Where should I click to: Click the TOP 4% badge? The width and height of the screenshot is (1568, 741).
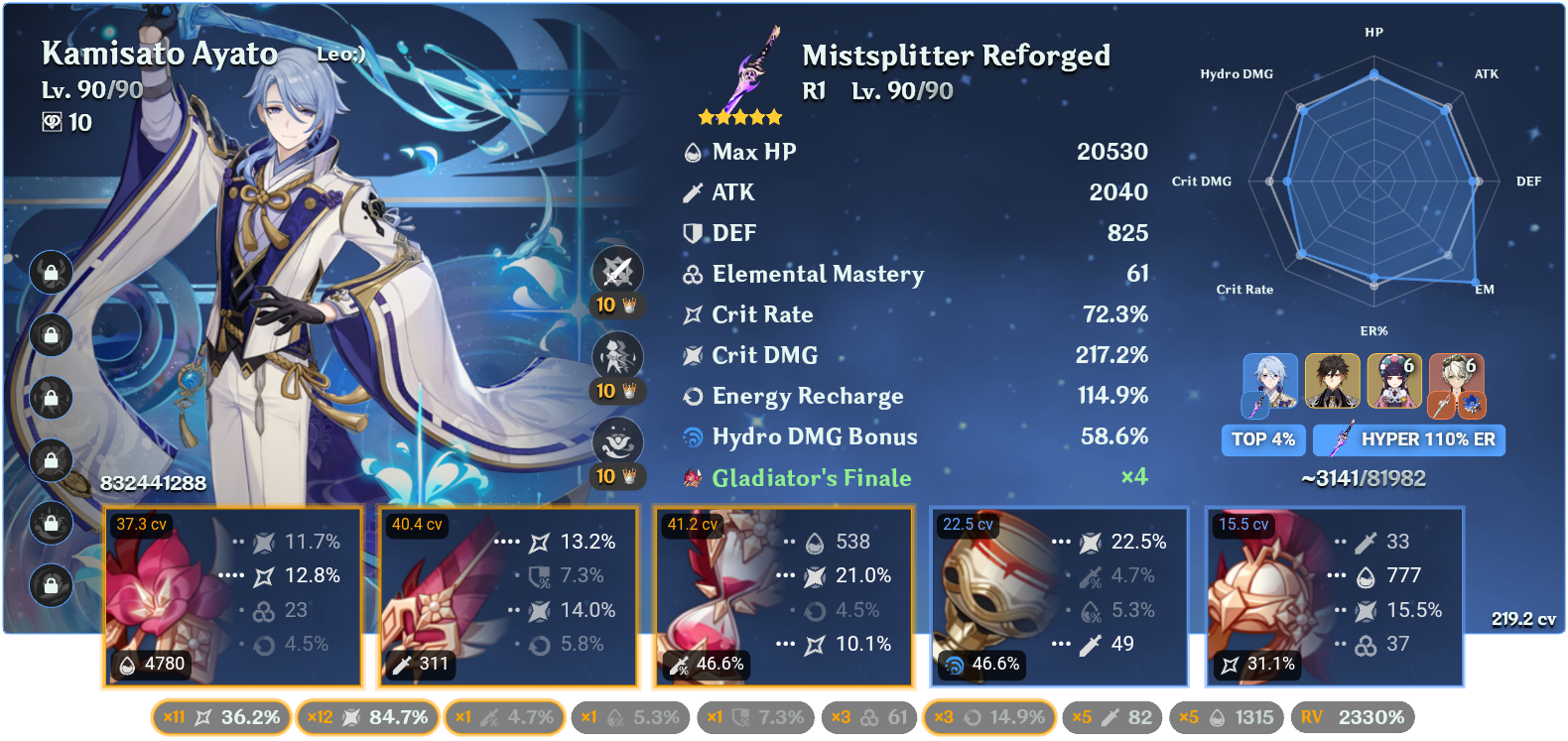[x=1263, y=439]
